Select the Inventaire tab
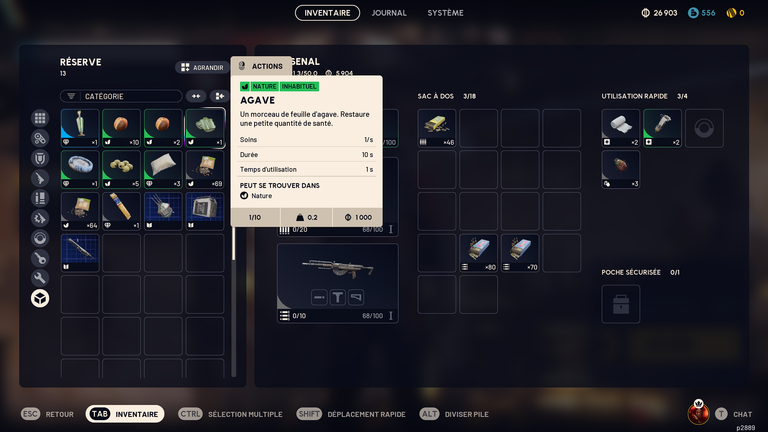This screenshot has width=768, height=432. coord(327,13)
